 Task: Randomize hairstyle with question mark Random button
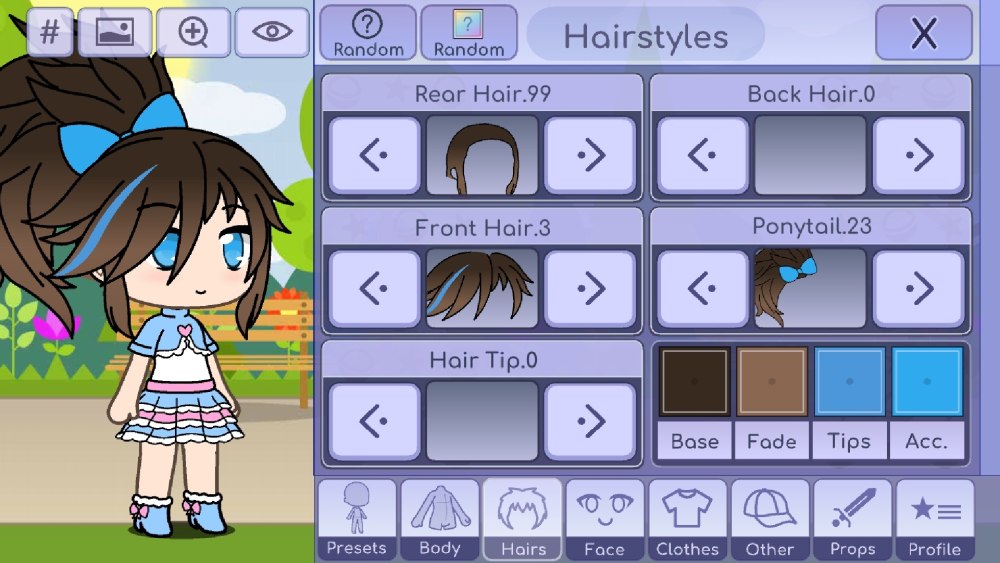click(368, 34)
